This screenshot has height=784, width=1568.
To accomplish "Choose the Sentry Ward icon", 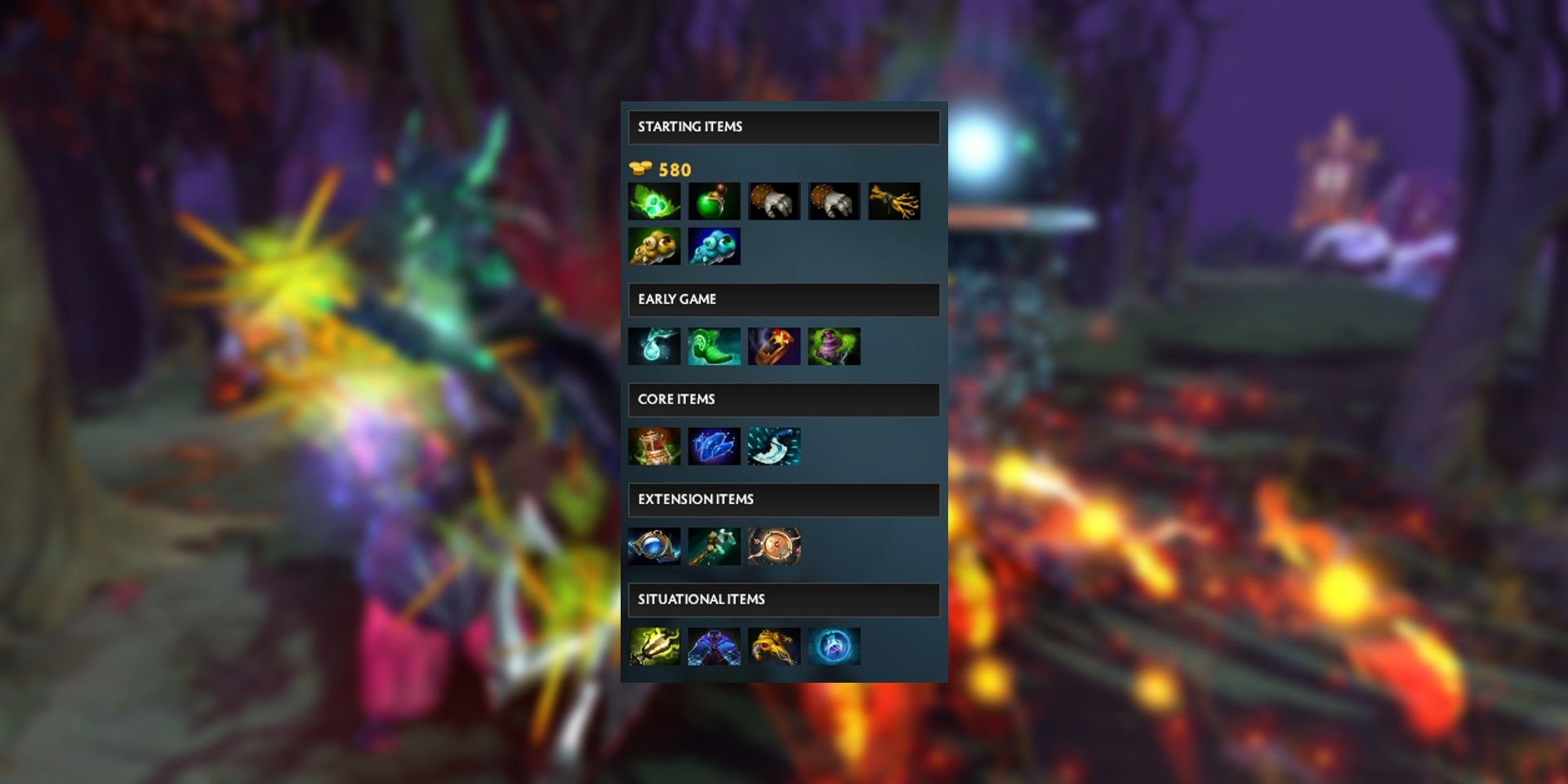I will 716,247.
